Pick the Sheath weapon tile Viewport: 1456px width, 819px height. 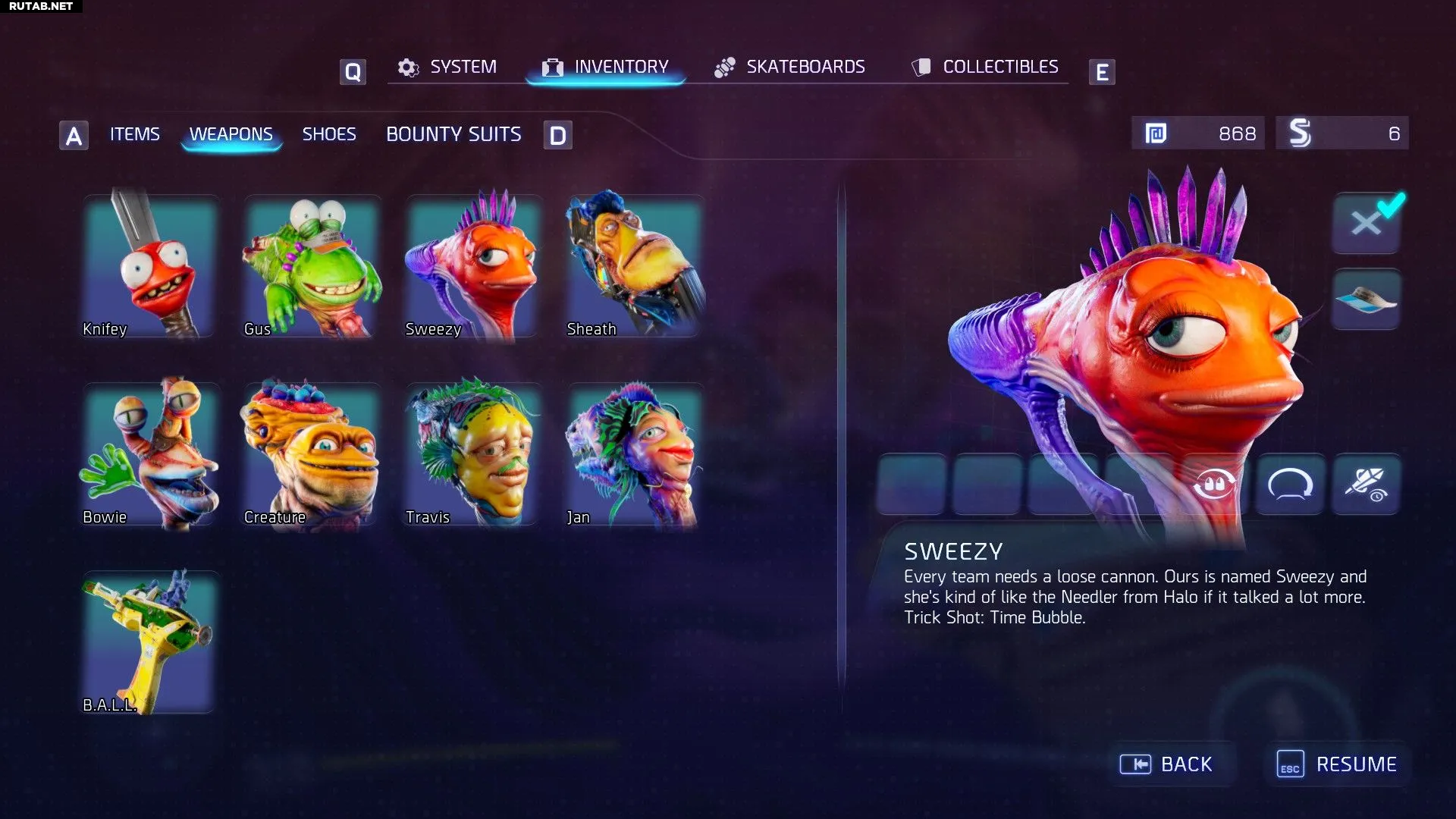[x=635, y=265]
